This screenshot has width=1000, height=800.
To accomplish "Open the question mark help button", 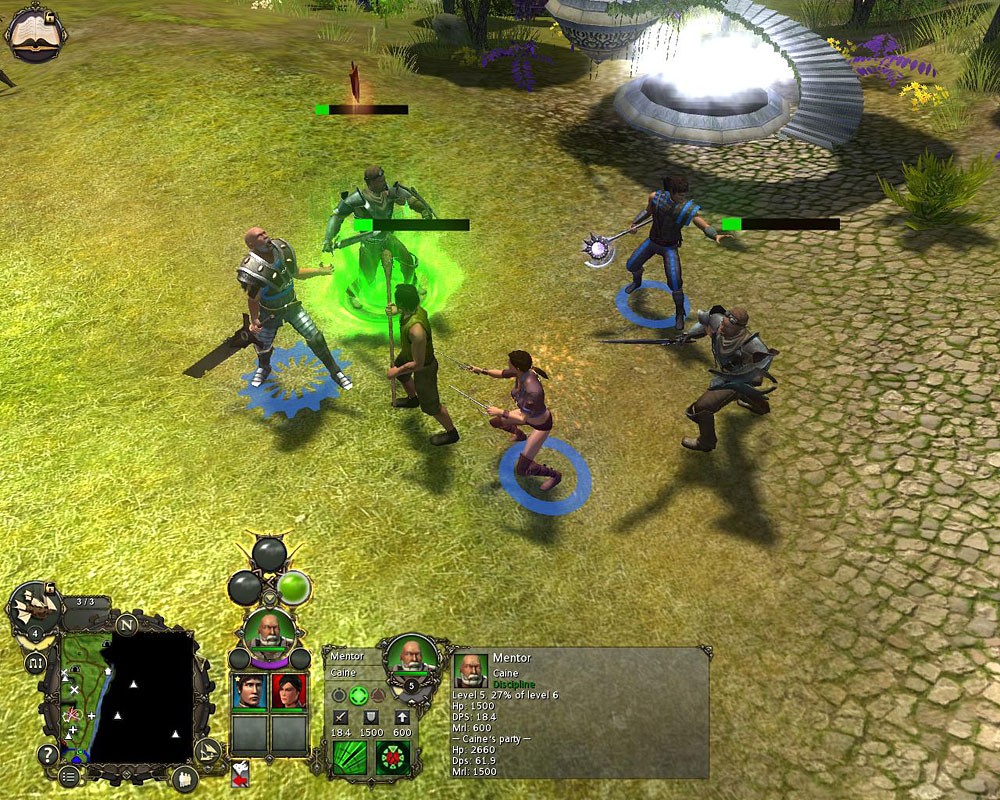I will [47, 754].
